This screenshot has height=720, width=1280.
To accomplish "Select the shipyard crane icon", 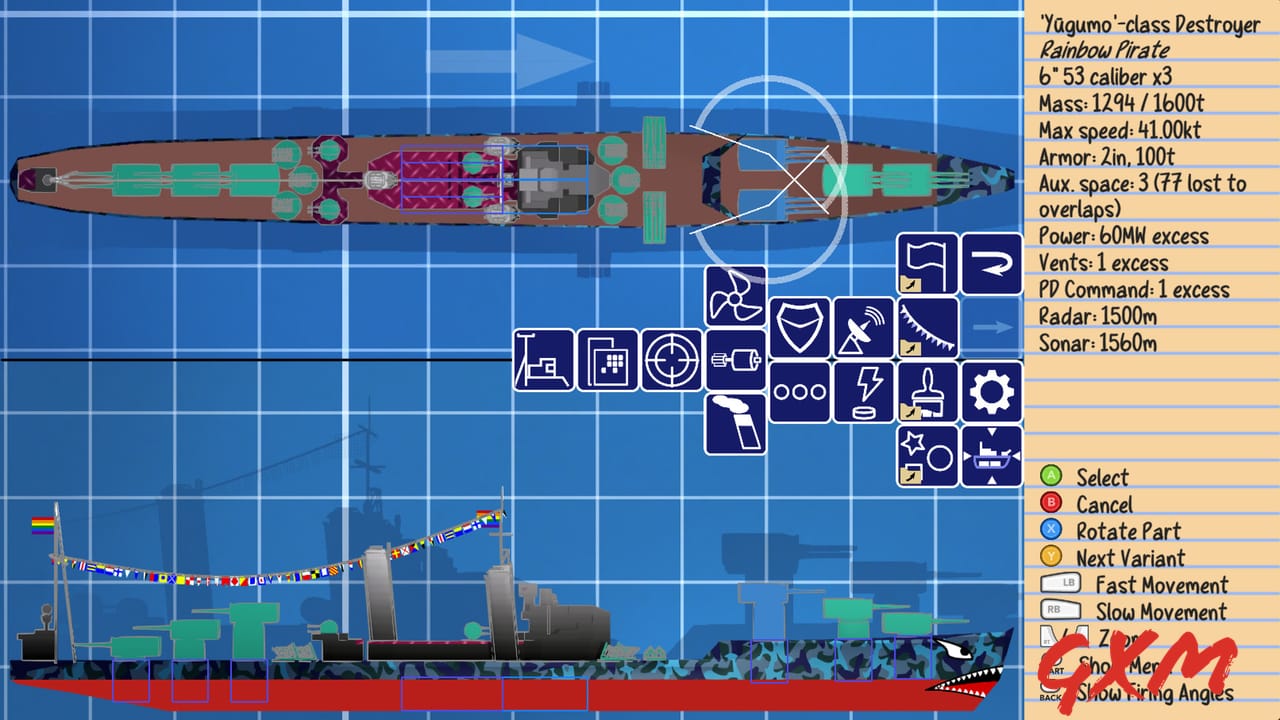I will click(x=543, y=361).
